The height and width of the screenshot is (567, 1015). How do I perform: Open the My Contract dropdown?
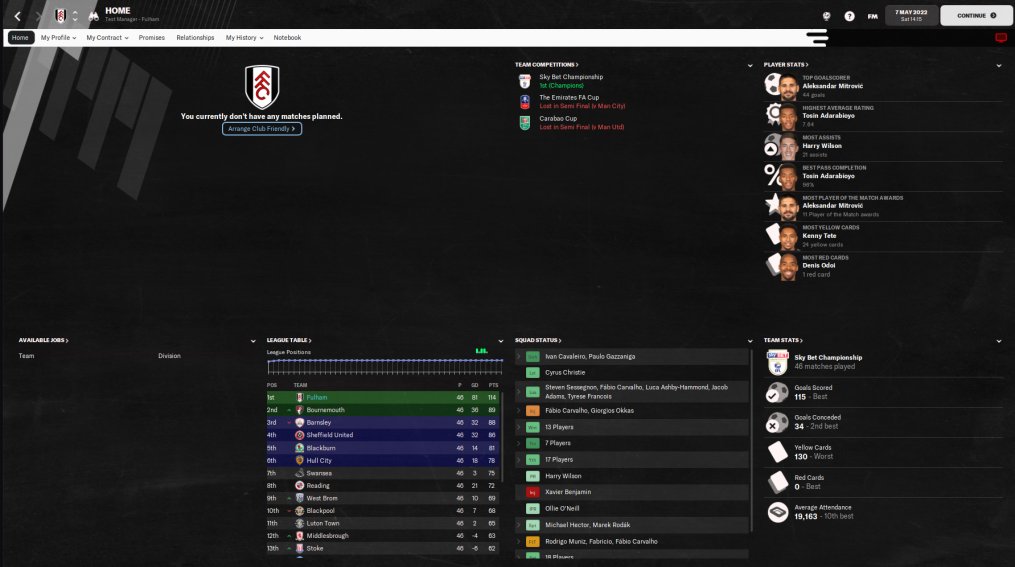(x=107, y=38)
